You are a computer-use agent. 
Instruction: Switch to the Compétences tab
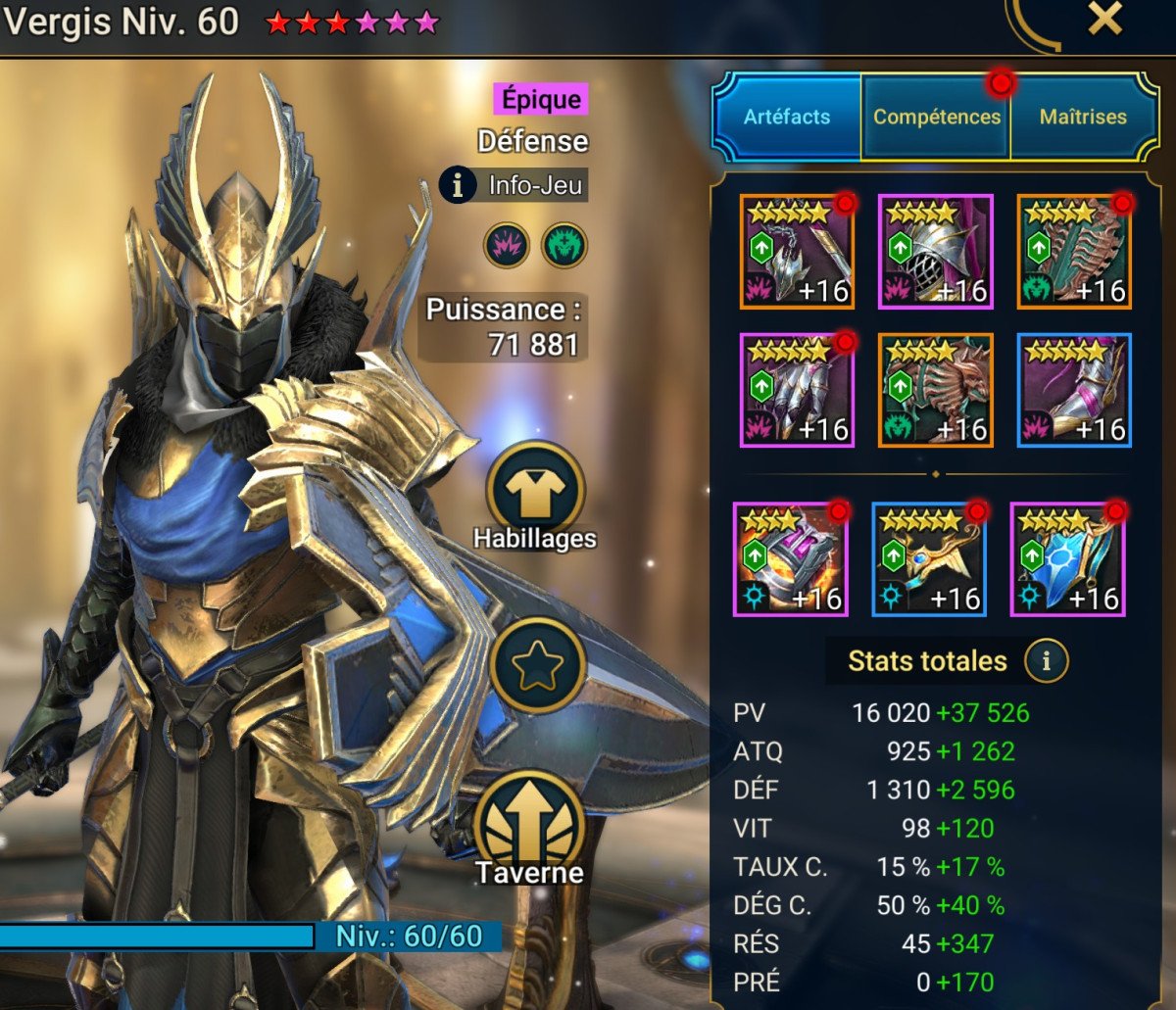click(x=936, y=118)
